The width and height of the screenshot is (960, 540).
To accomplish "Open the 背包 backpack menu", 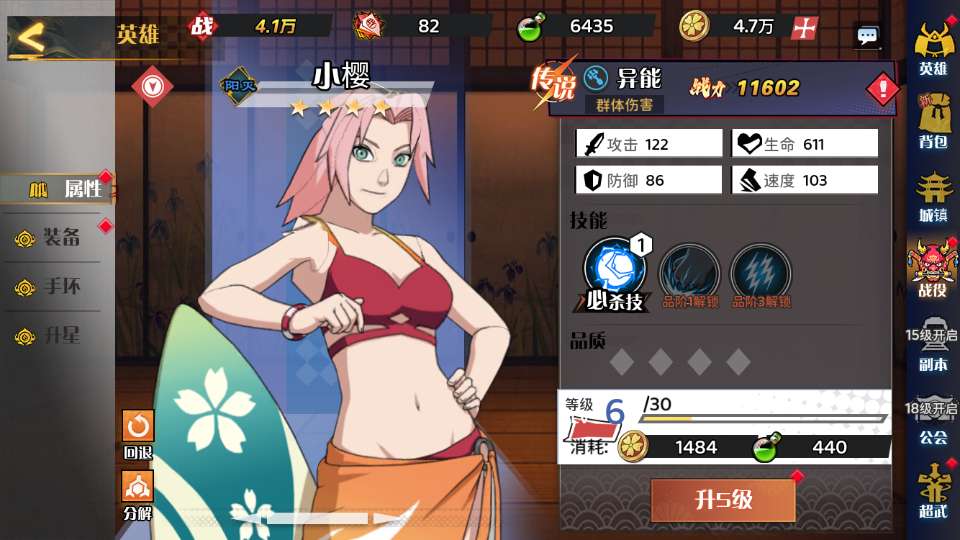I will tap(933, 122).
